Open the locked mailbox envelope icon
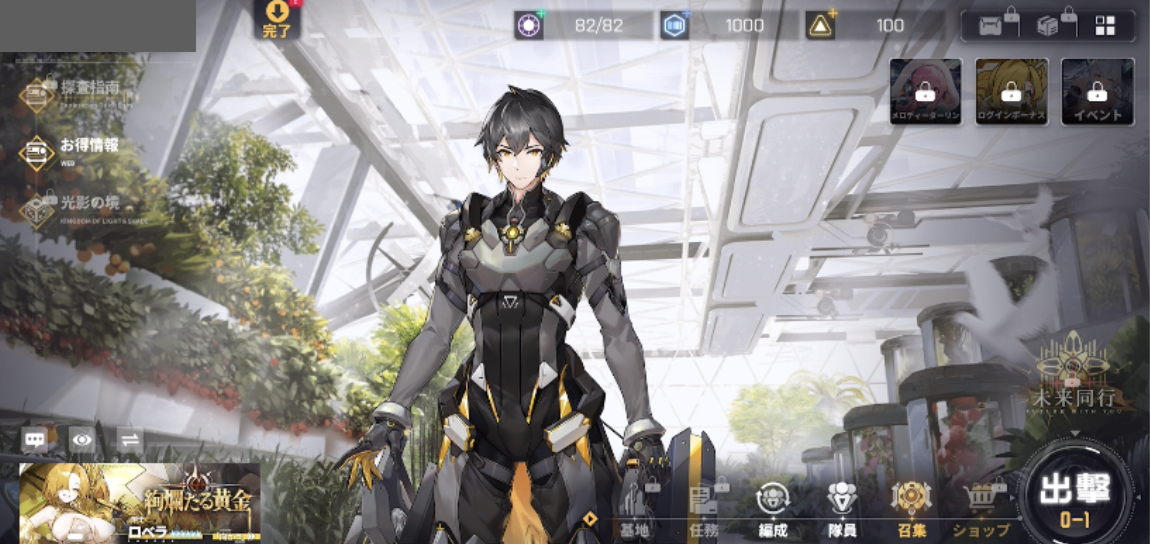Viewport: 1150px width, 544px height. coord(992,26)
